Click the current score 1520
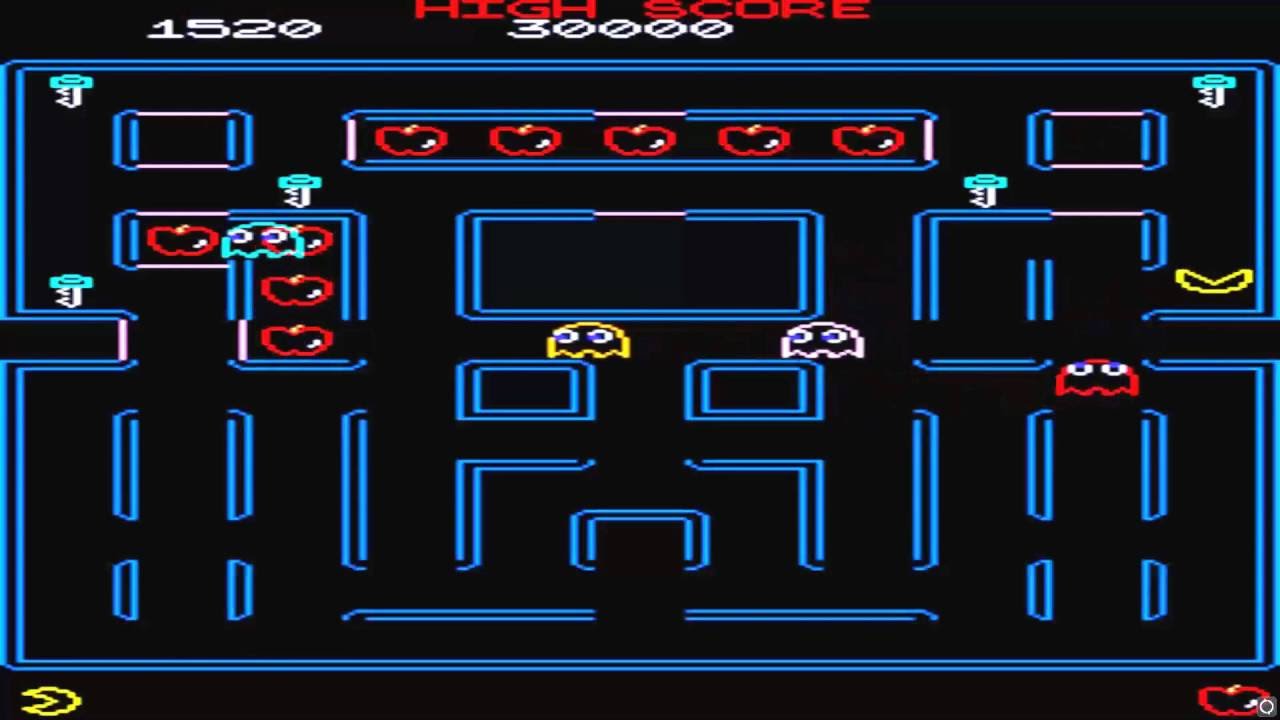 tap(233, 30)
